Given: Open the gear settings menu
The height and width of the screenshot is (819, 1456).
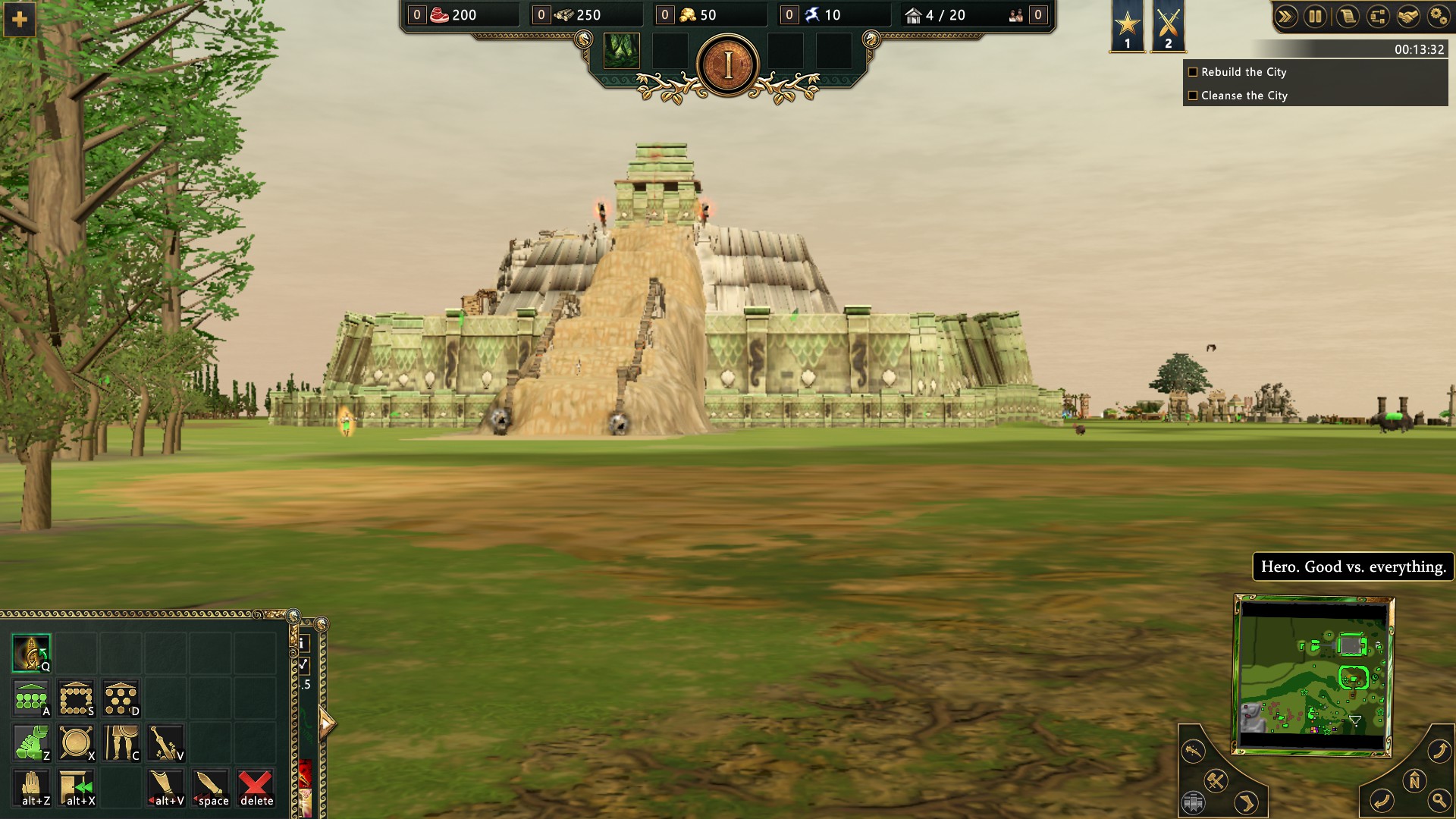Looking at the screenshot, I should tap(1438, 17).
